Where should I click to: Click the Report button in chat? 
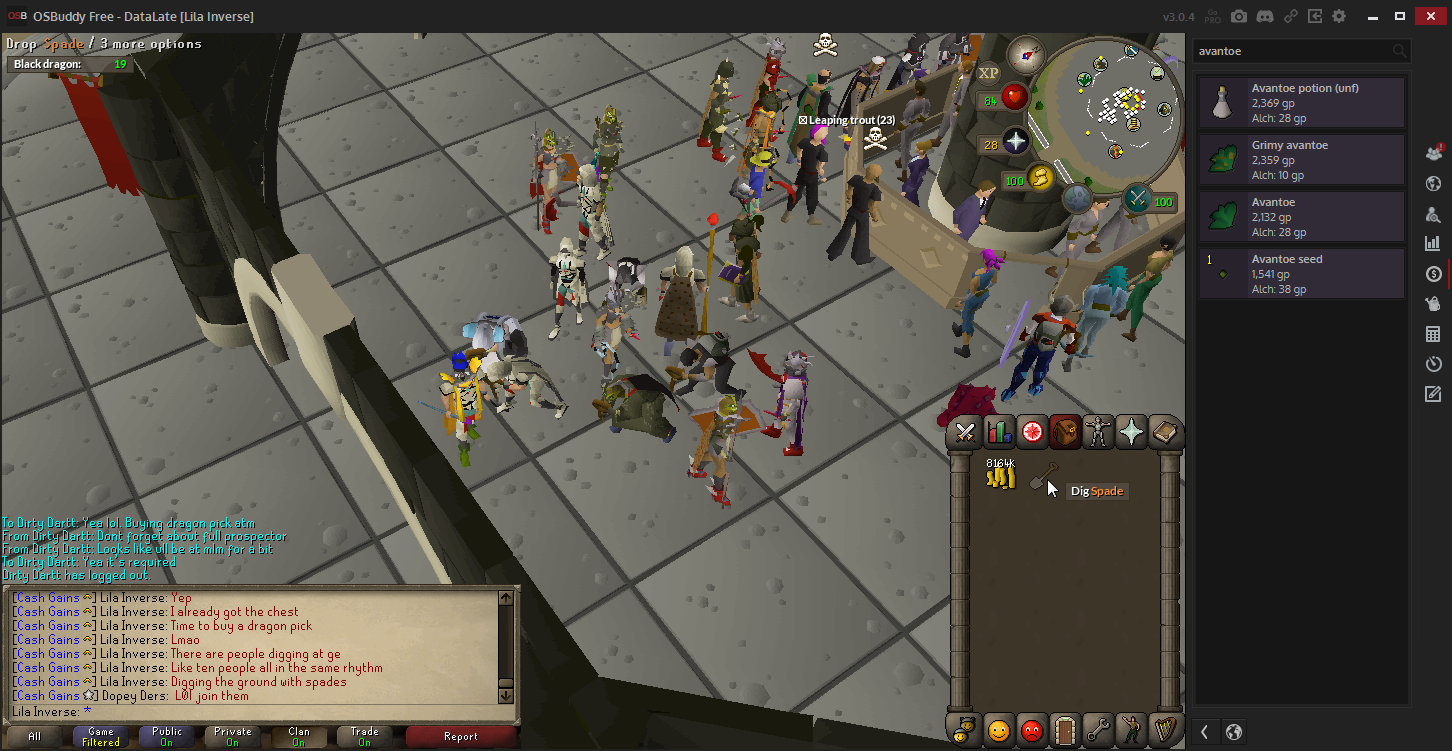pyautogui.click(x=460, y=737)
